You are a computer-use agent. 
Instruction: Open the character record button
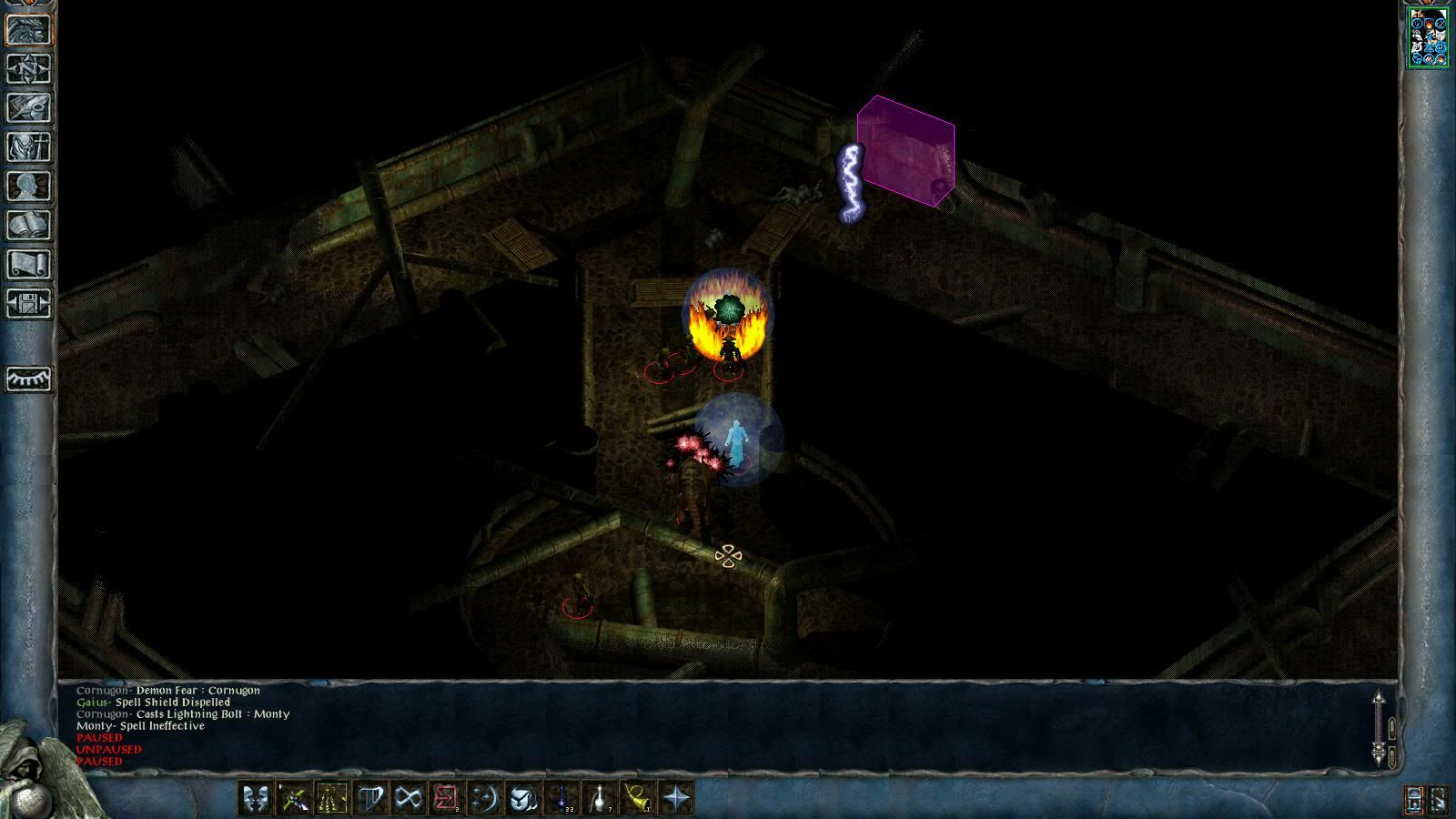click(29, 186)
